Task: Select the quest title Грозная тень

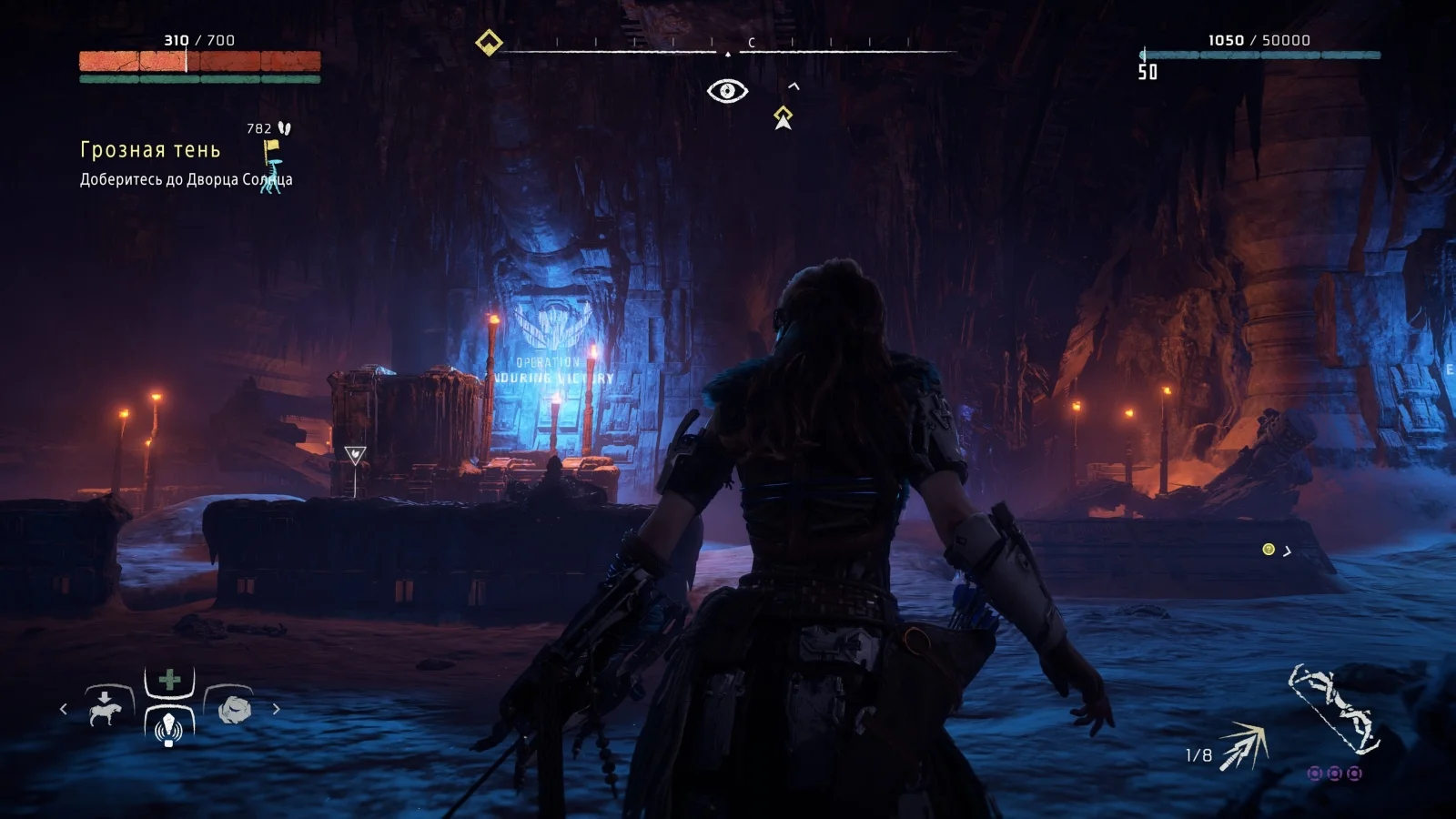Action: pos(149,147)
